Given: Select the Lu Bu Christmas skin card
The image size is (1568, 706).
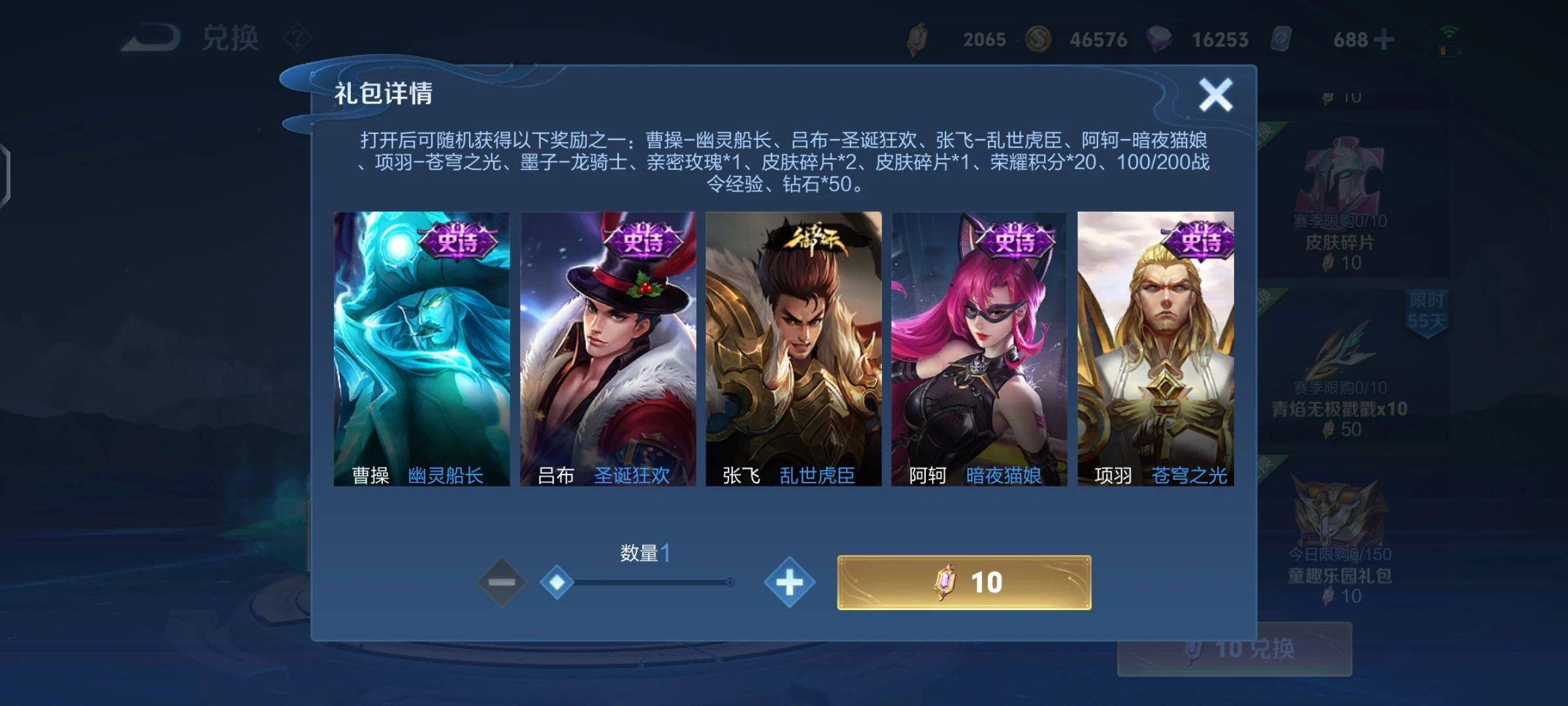Looking at the screenshot, I should click(608, 348).
